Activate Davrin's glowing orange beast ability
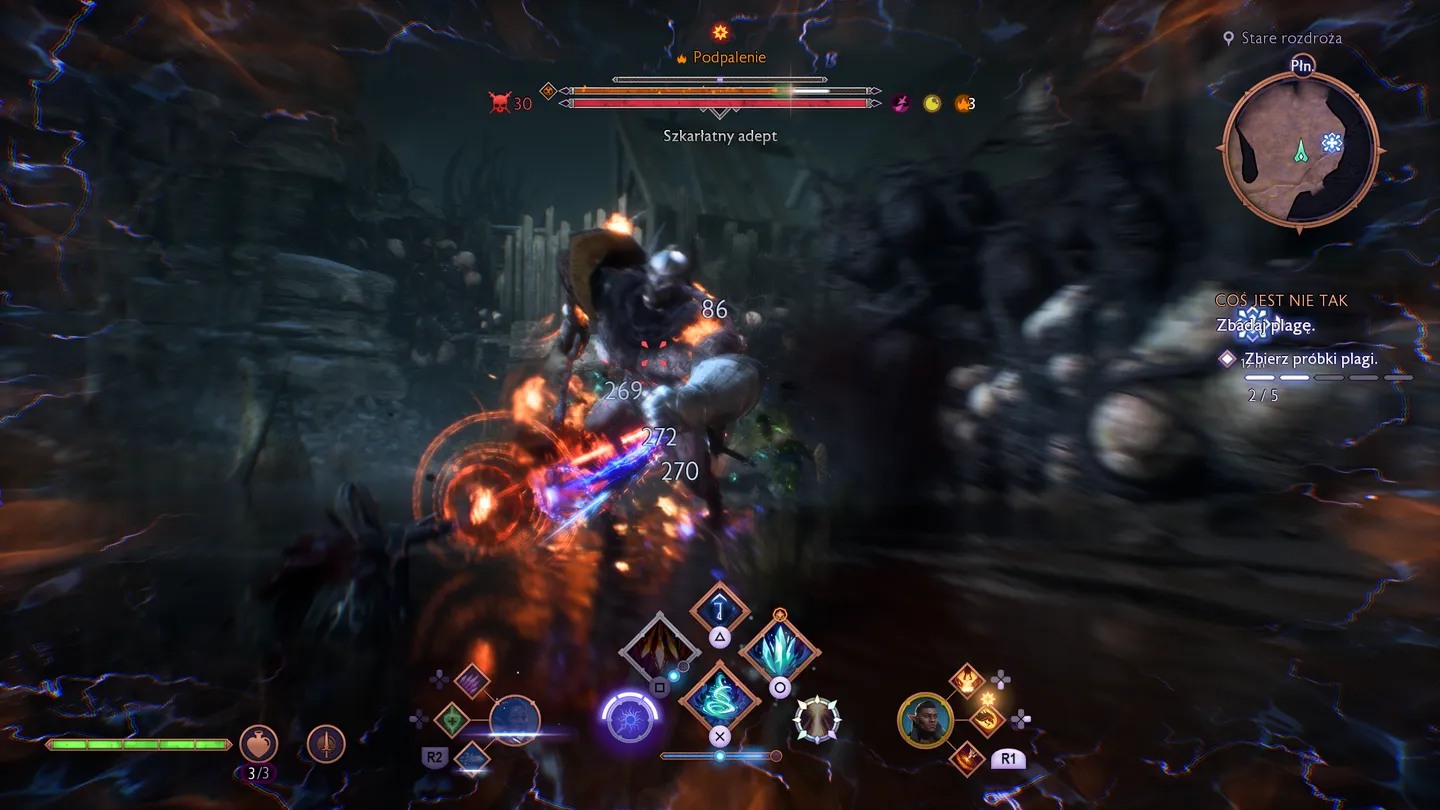 tap(988, 719)
